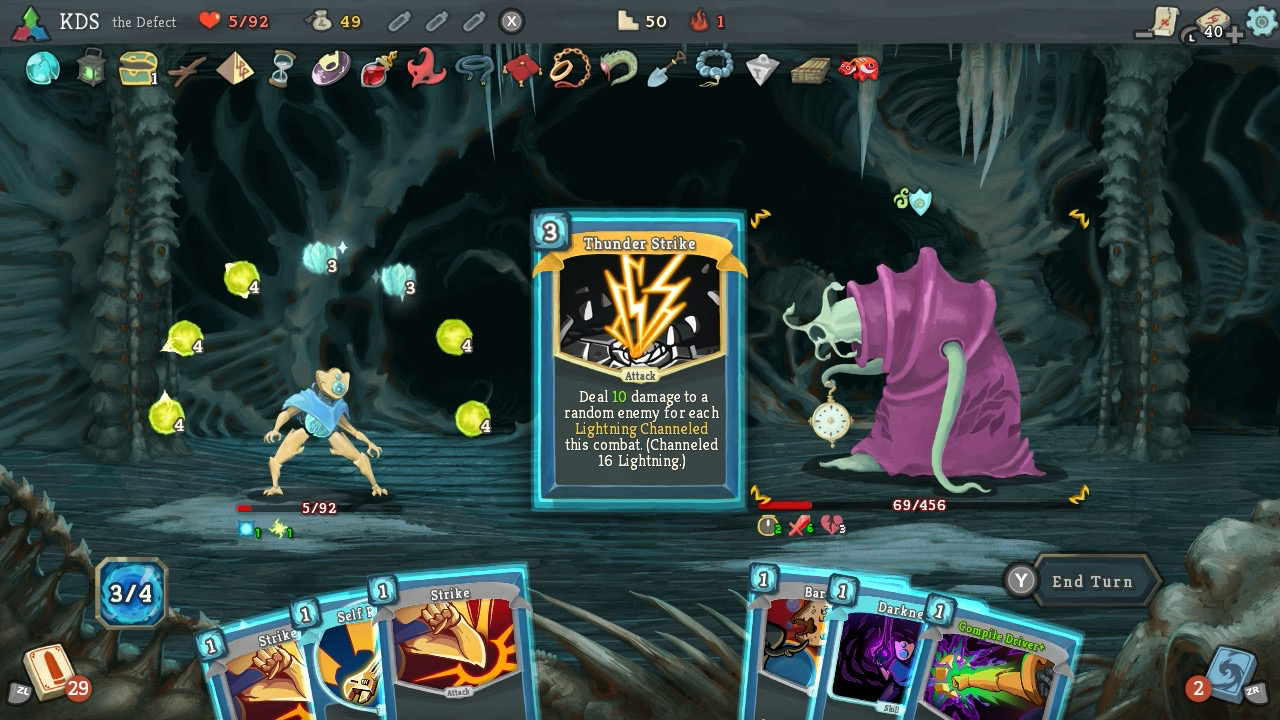
Task: Click the End Turn button
Action: (1090, 581)
